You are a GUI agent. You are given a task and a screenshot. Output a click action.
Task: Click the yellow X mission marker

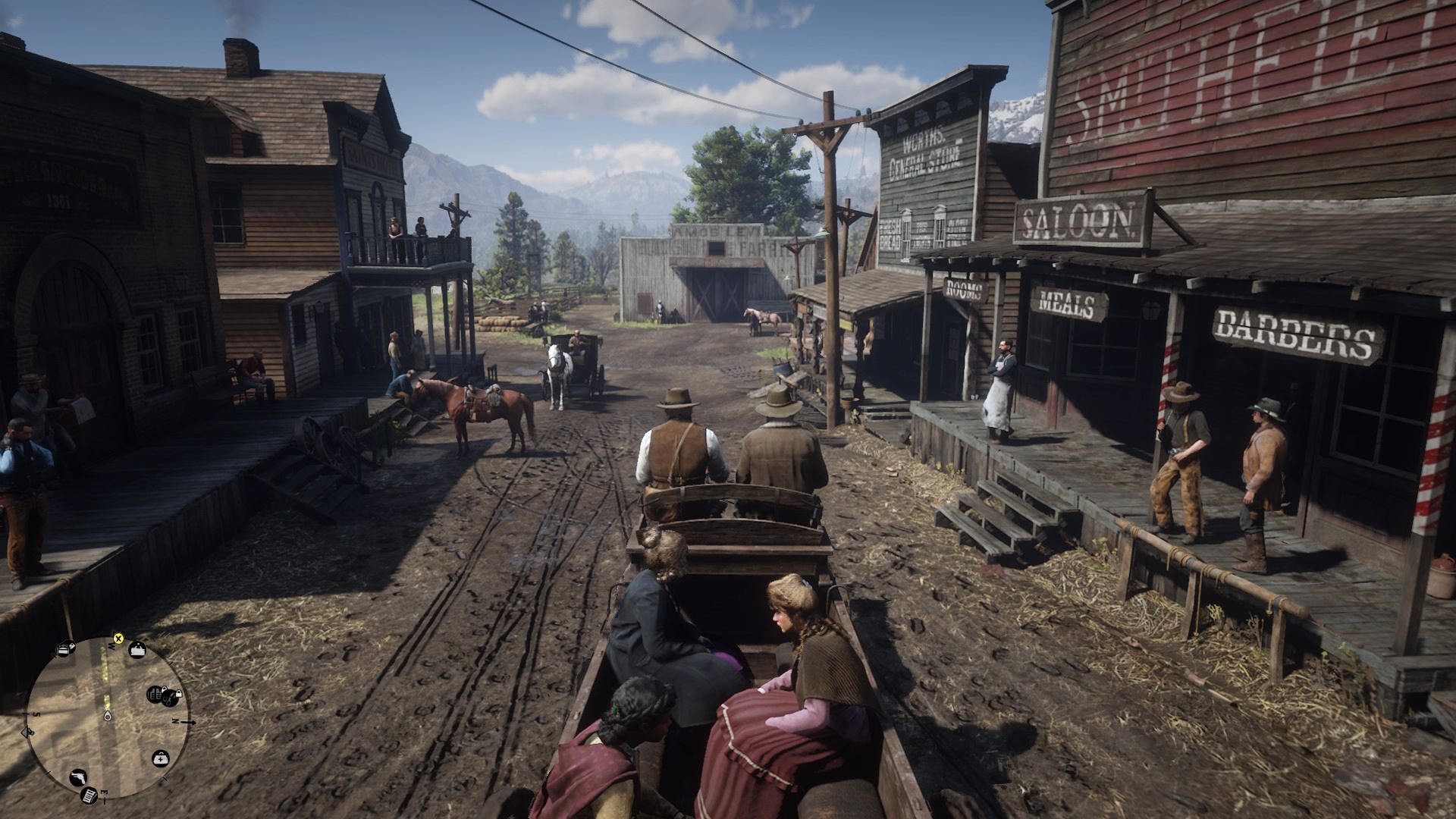[118, 639]
